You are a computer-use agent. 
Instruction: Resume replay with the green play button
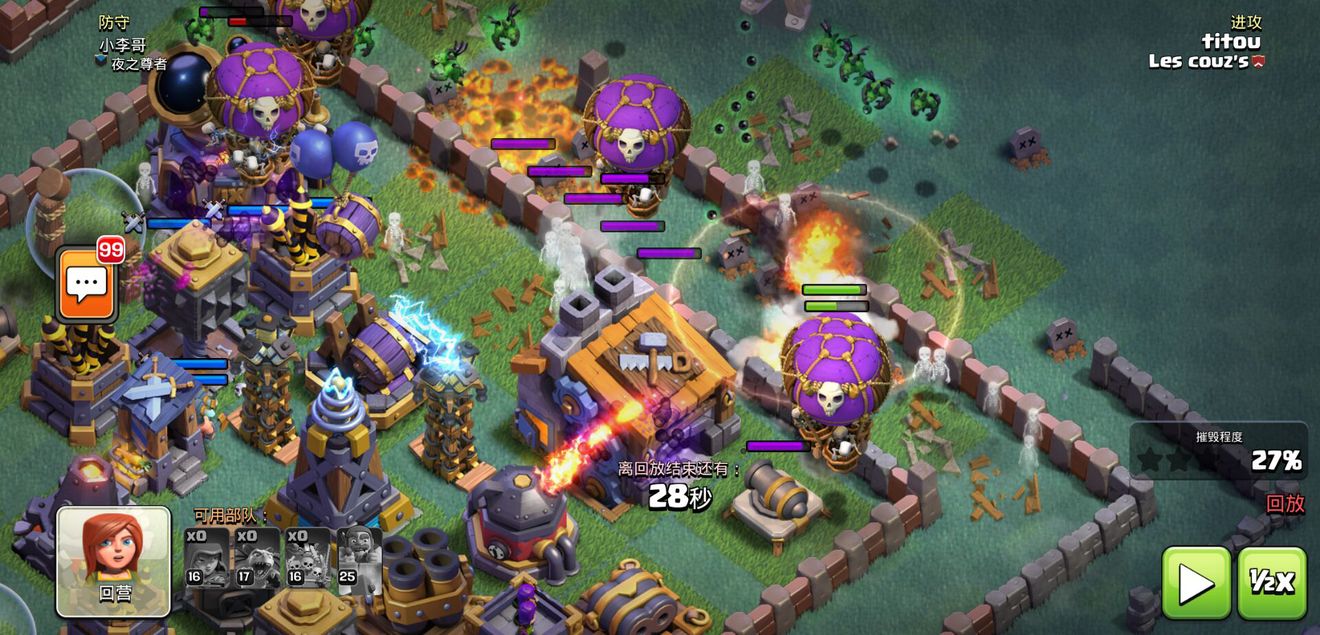click(1196, 582)
